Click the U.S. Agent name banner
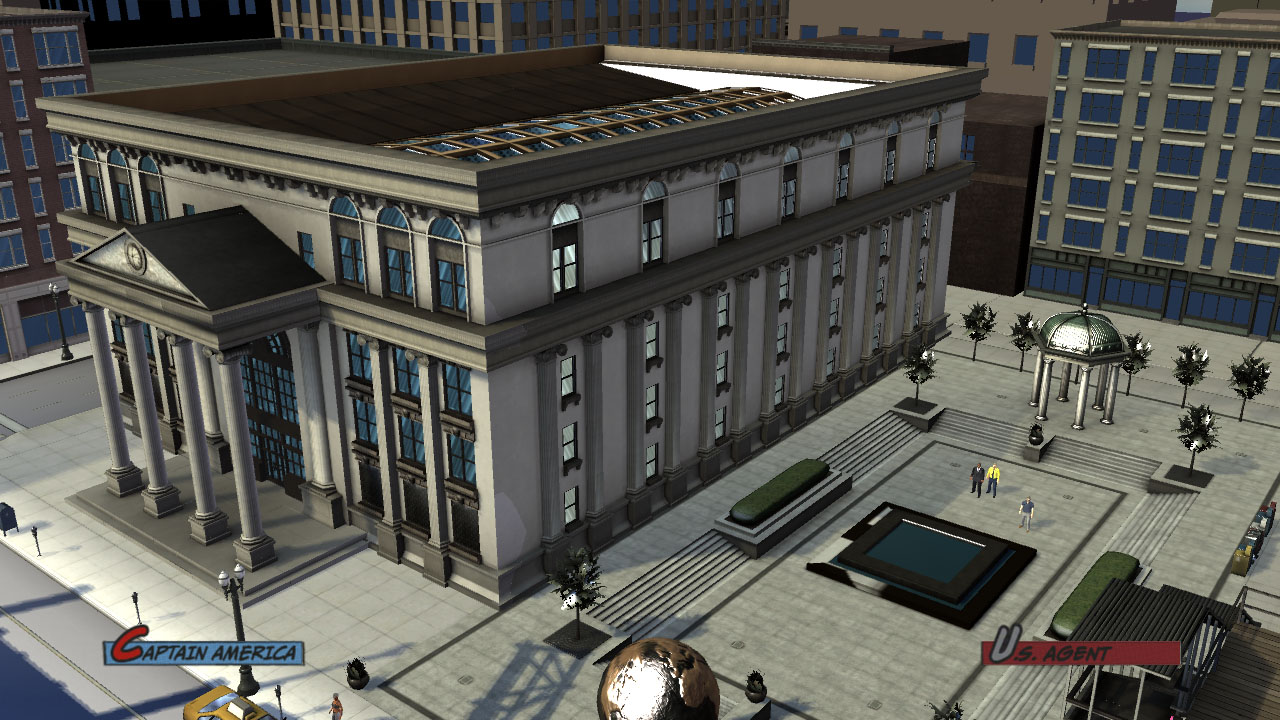Screen dimensions: 1280x720 pos(1081,651)
